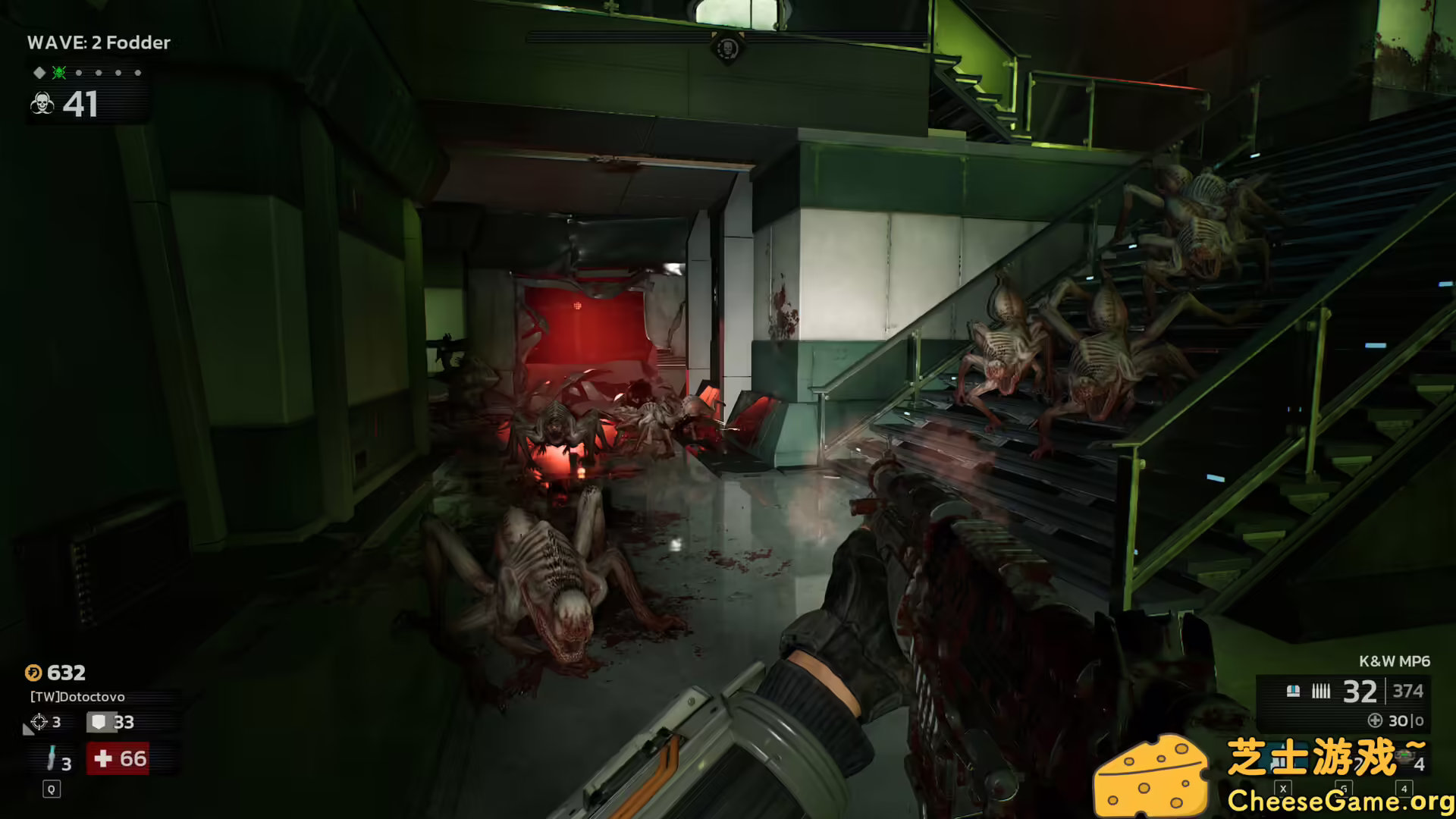Expand the X keybind slot
The height and width of the screenshot is (819, 1456).
[x=1283, y=789]
